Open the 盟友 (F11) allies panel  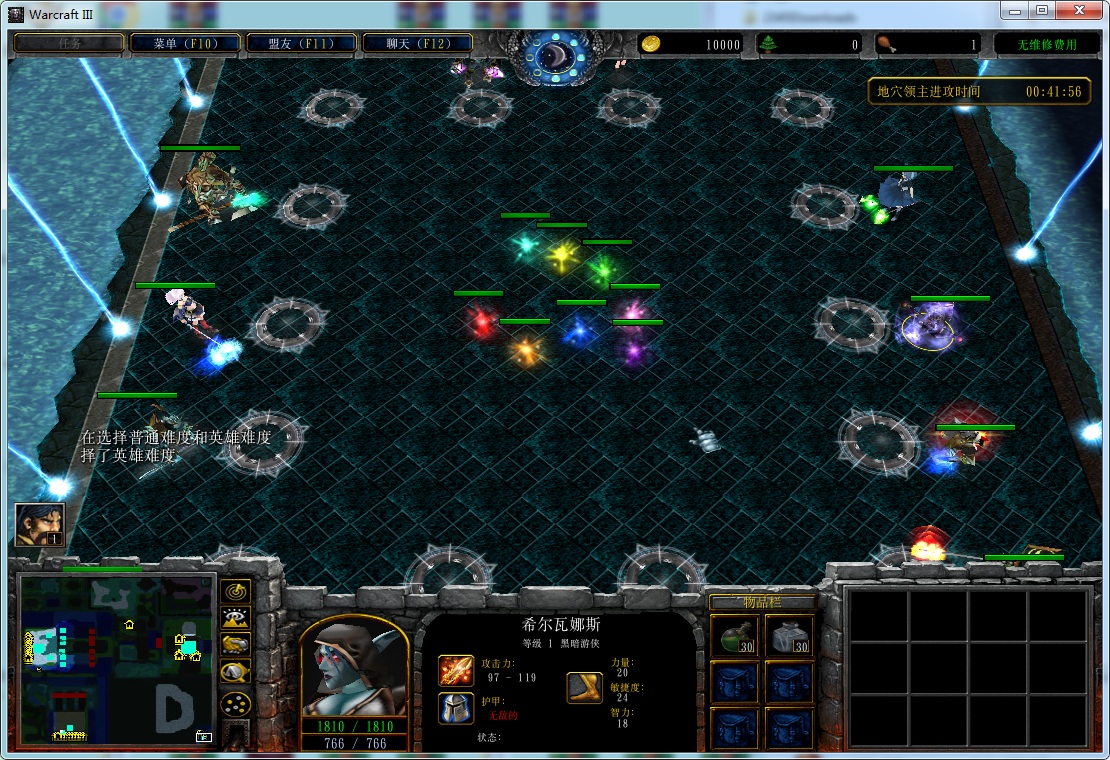[301, 44]
